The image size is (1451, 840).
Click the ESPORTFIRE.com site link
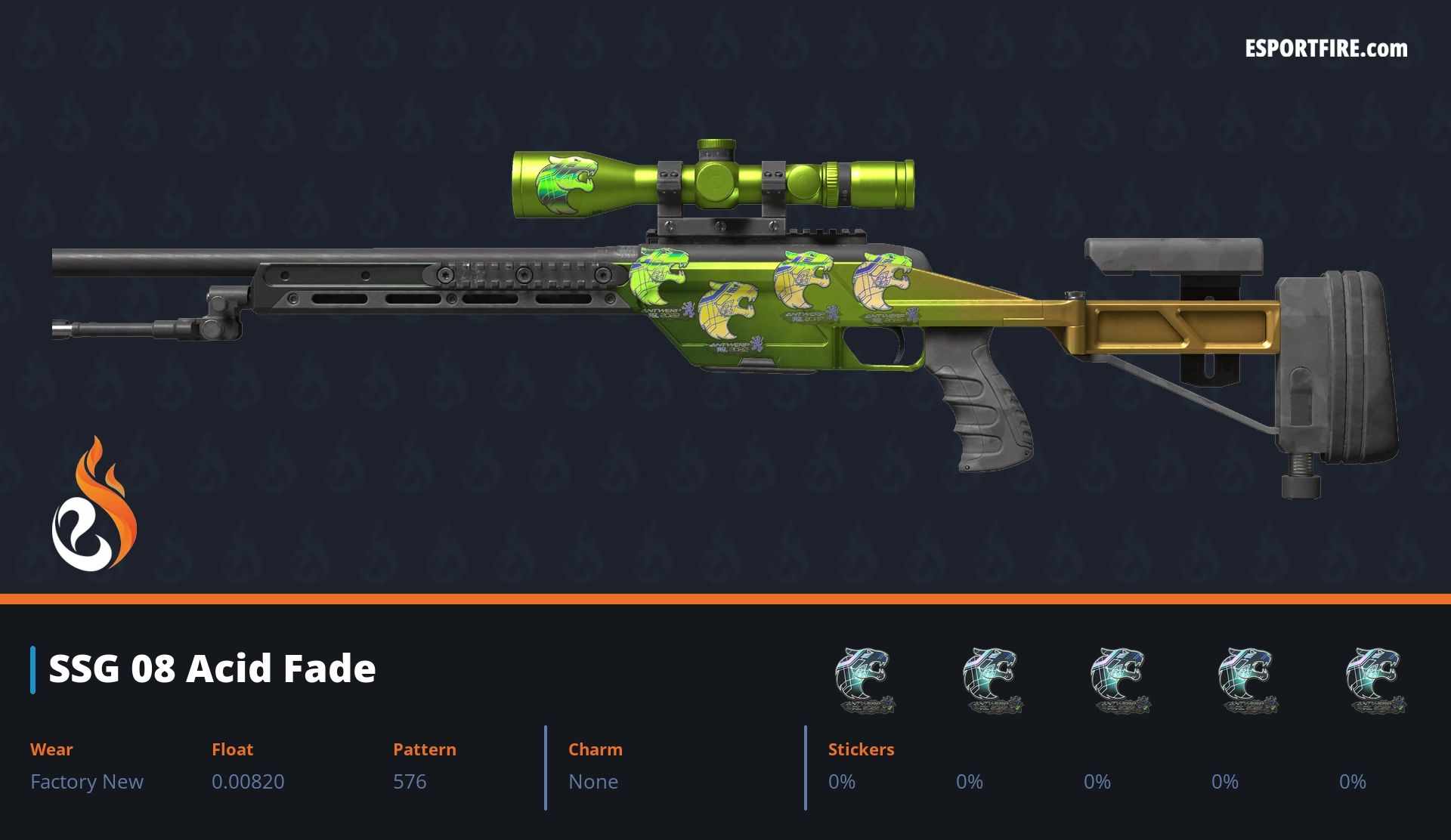(x=1326, y=49)
